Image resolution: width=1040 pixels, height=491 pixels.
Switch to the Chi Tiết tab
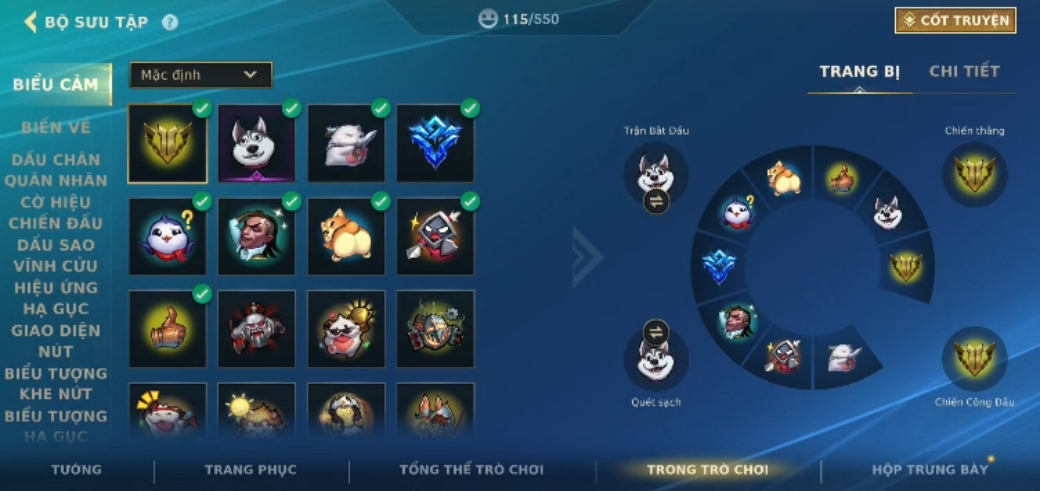pyautogui.click(x=964, y=71)
